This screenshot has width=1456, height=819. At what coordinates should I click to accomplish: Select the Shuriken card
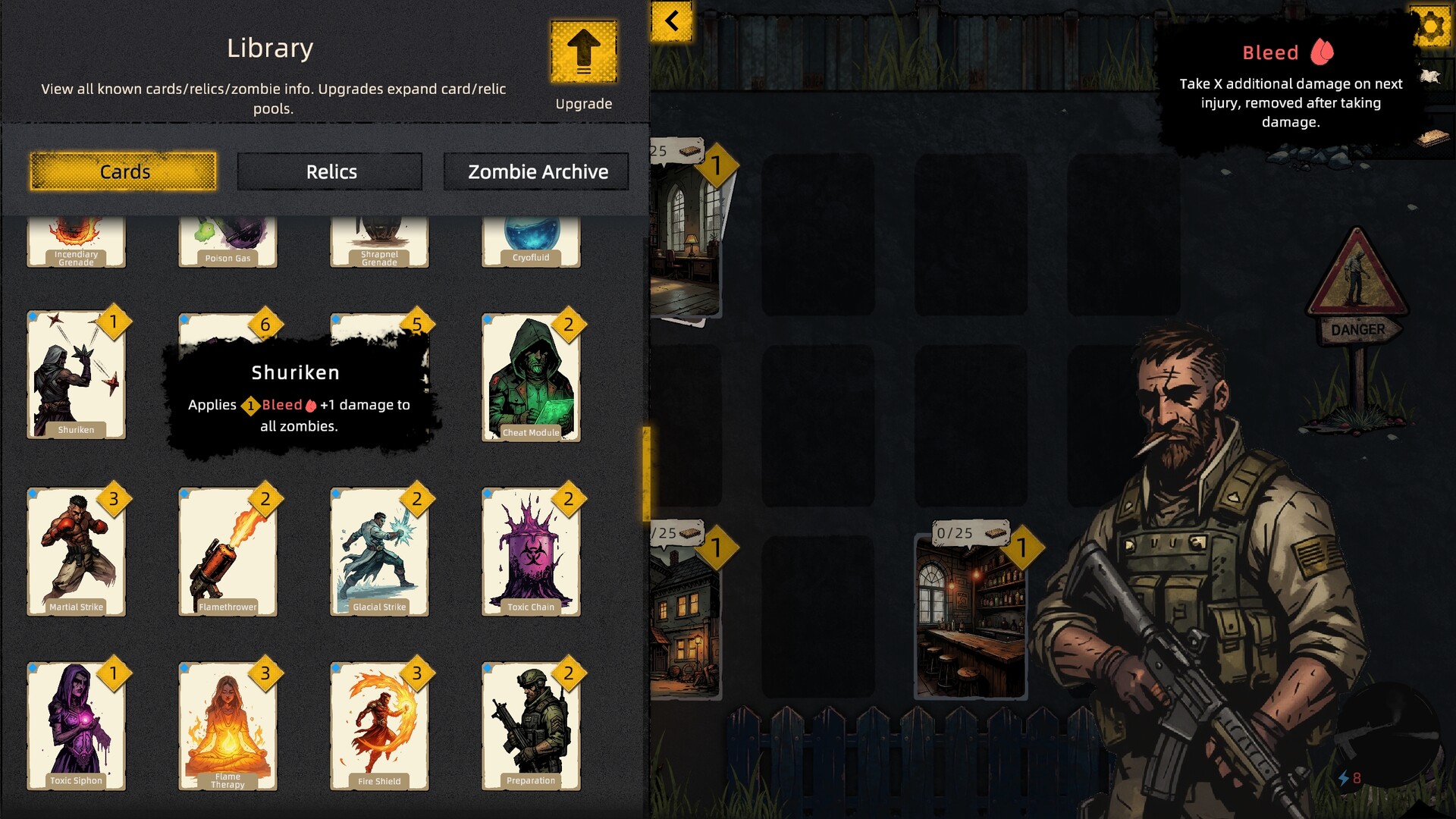point(76,375)
